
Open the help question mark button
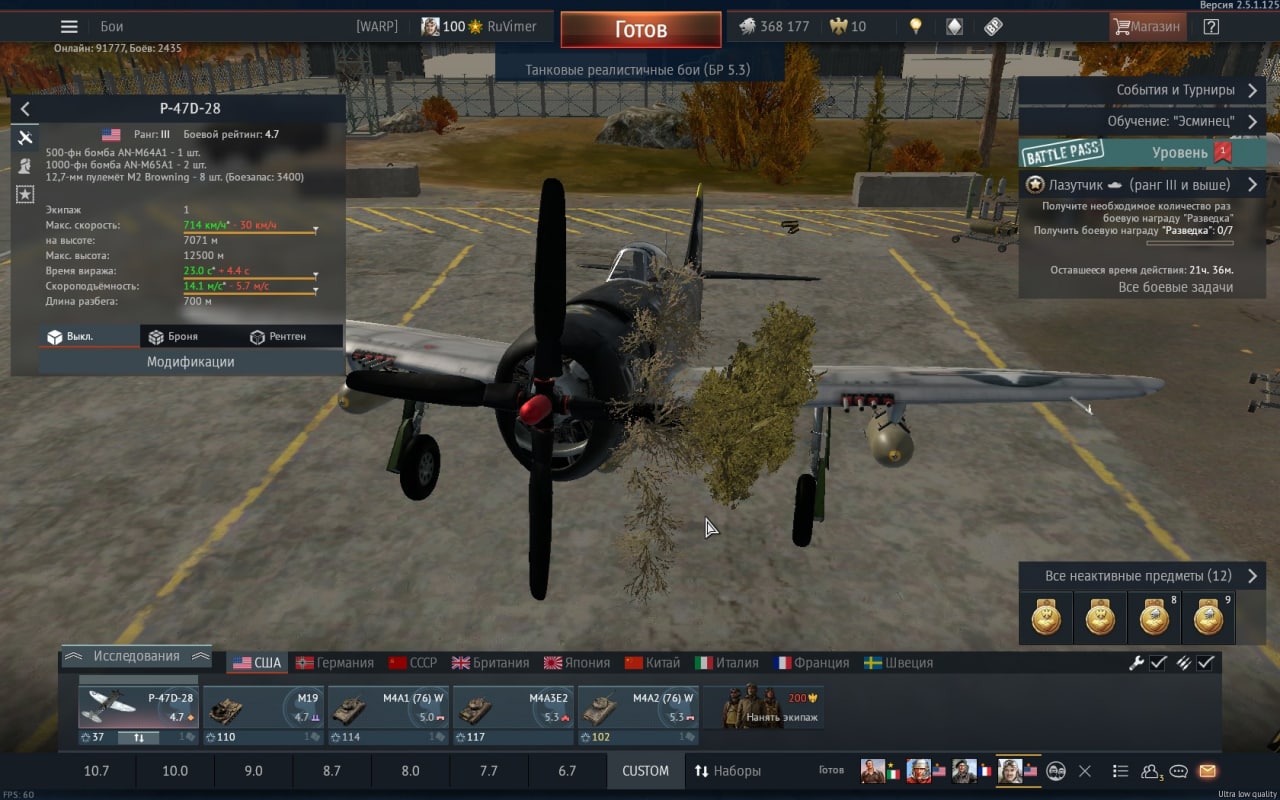1211,27
